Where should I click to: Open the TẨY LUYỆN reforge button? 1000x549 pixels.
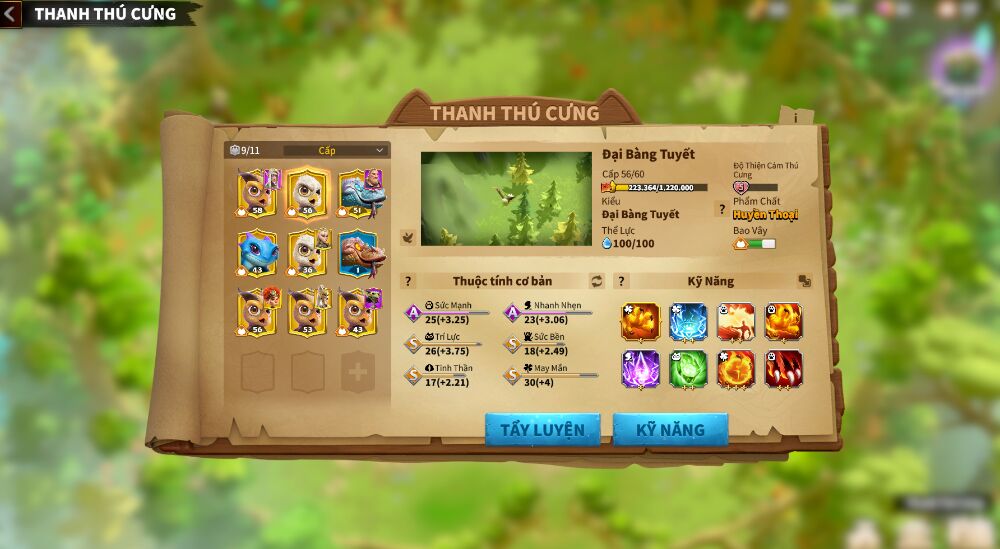coord(542,429)
